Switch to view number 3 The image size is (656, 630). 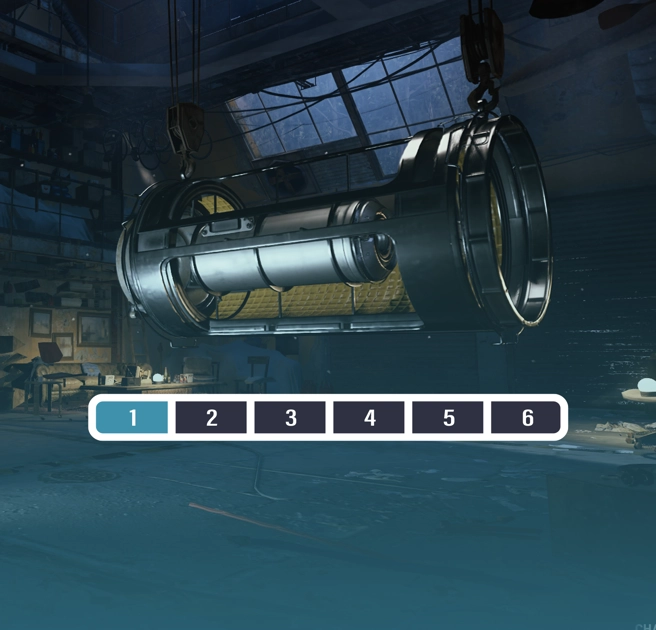(x=290, y=417)
